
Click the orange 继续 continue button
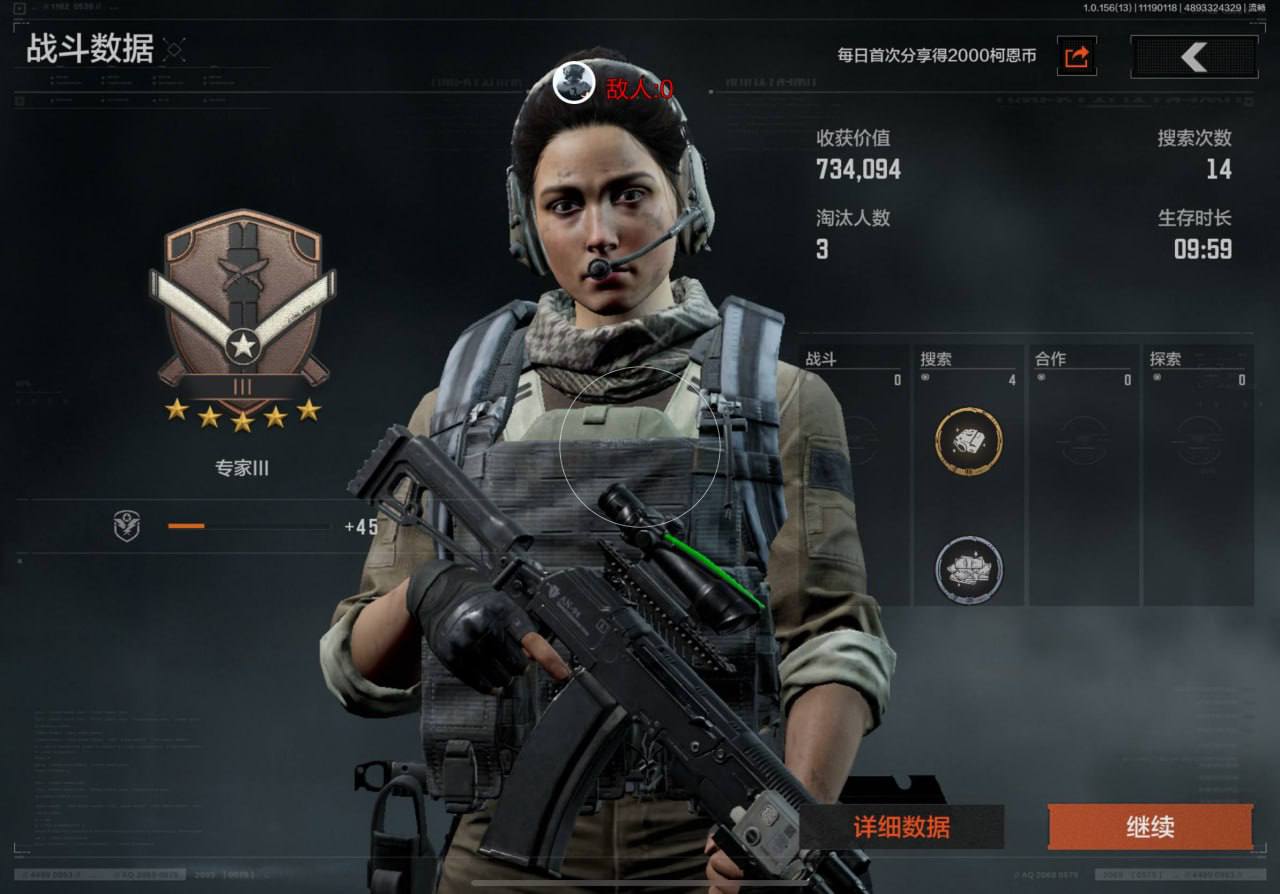pos(1149,827)
